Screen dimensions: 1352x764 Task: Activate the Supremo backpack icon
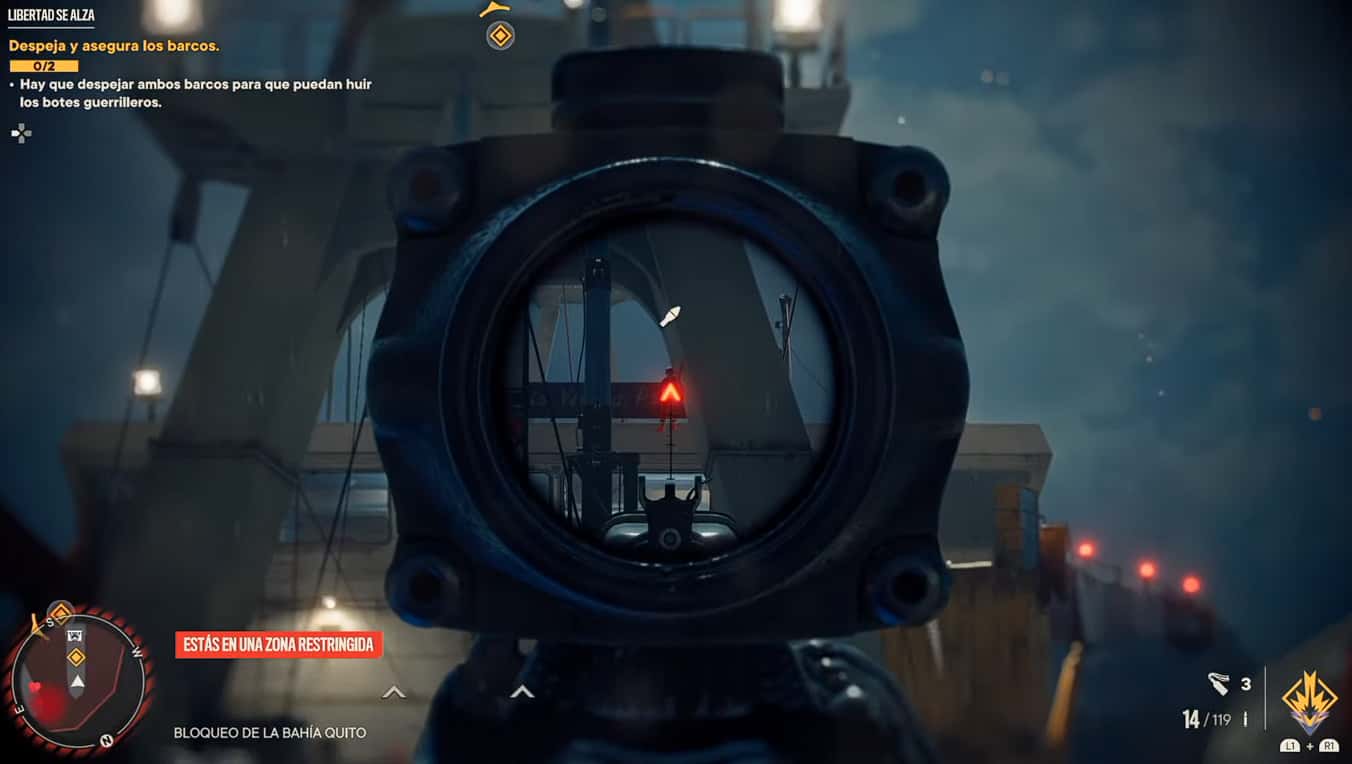(x=1310, y=701)
